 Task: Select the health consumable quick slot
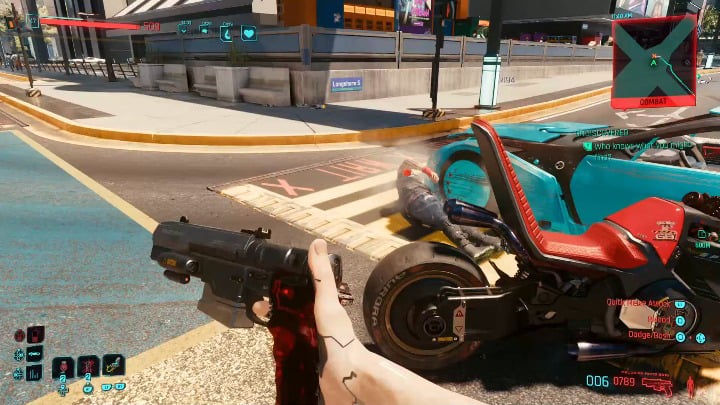(63, 367)
